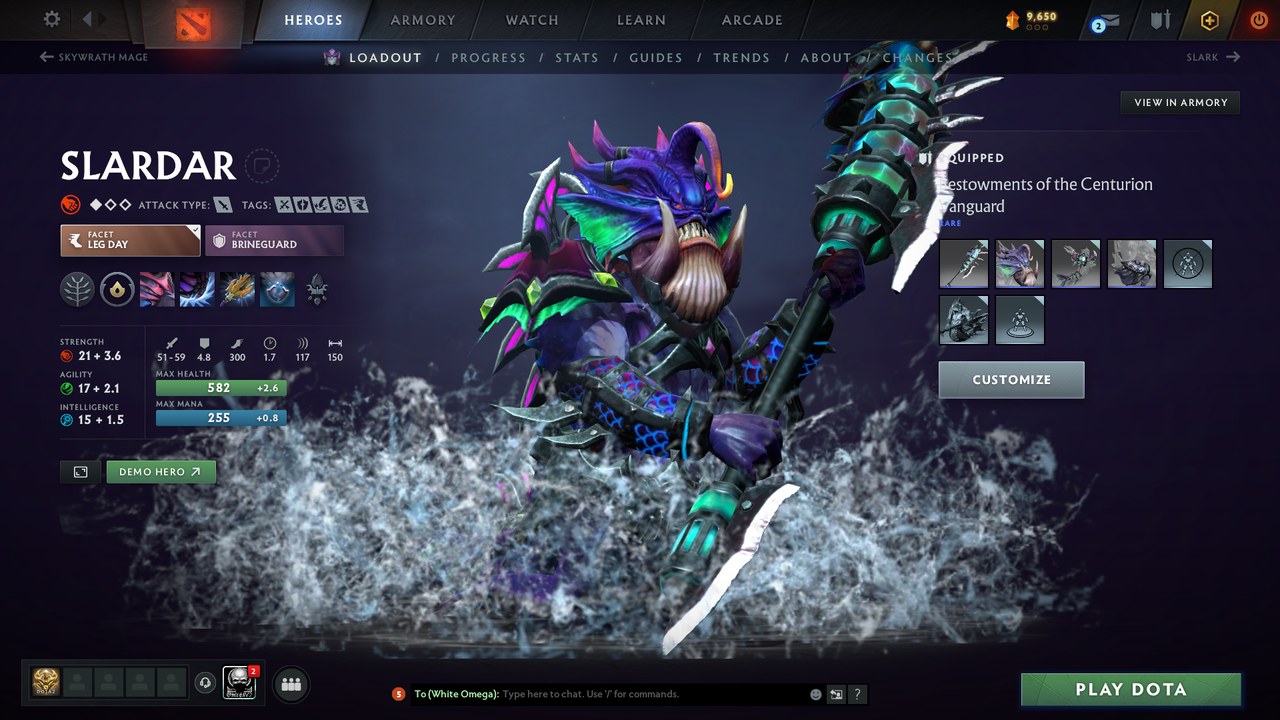The width and height of the screenshot is (1280, 720).
Task: Open the TRENDS tab
Action: [741, 57]
